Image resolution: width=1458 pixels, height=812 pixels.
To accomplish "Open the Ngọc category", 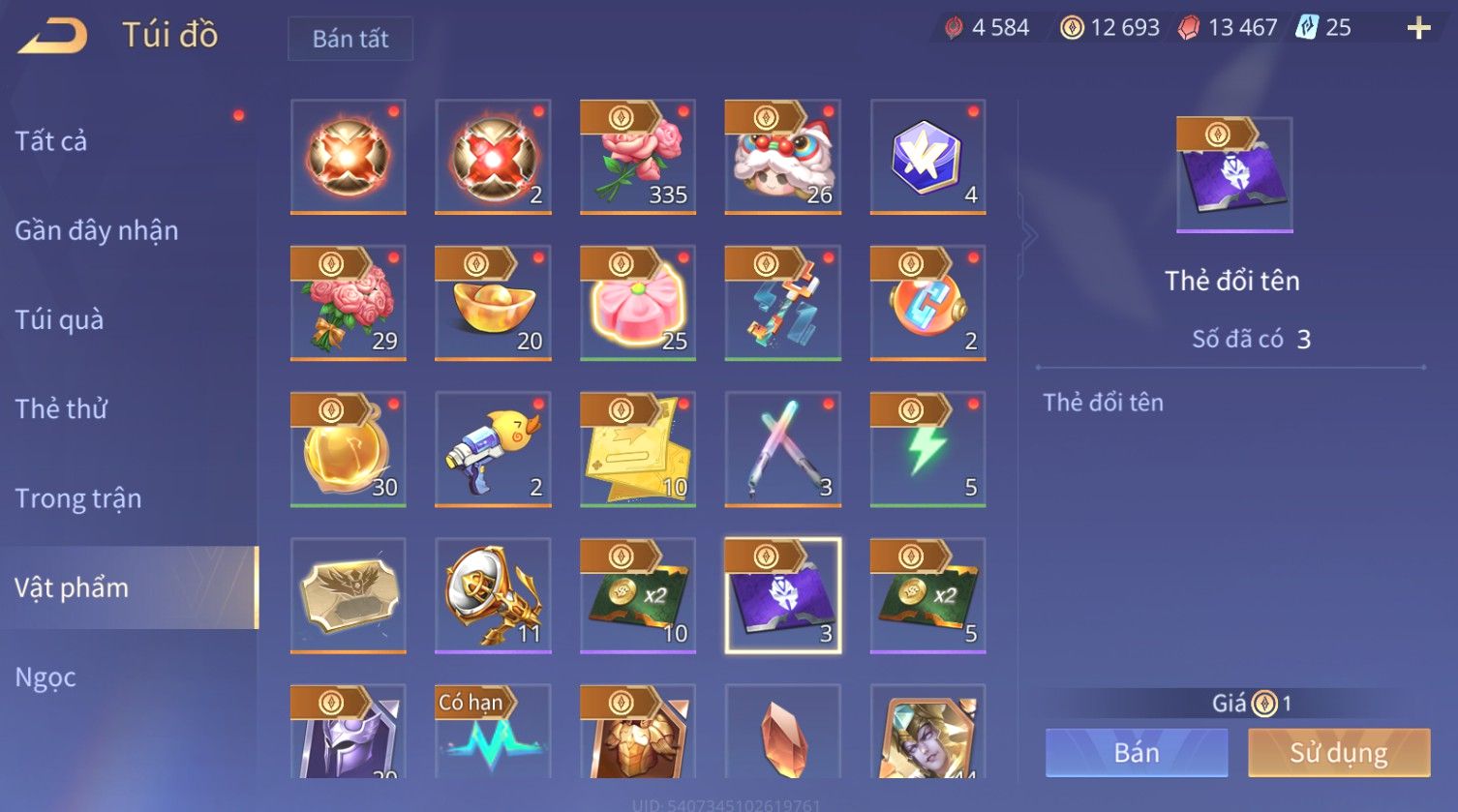I will click(46, 677).
